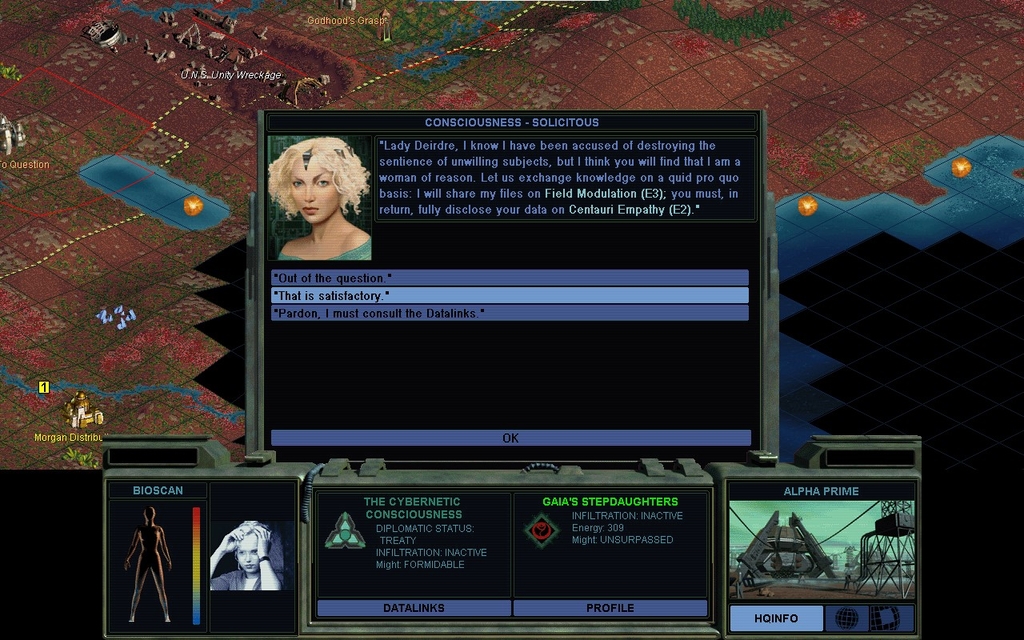Click the faction leader portrait in the dialogue
The height and width of the screenshot is (640, 1024).
319,198
